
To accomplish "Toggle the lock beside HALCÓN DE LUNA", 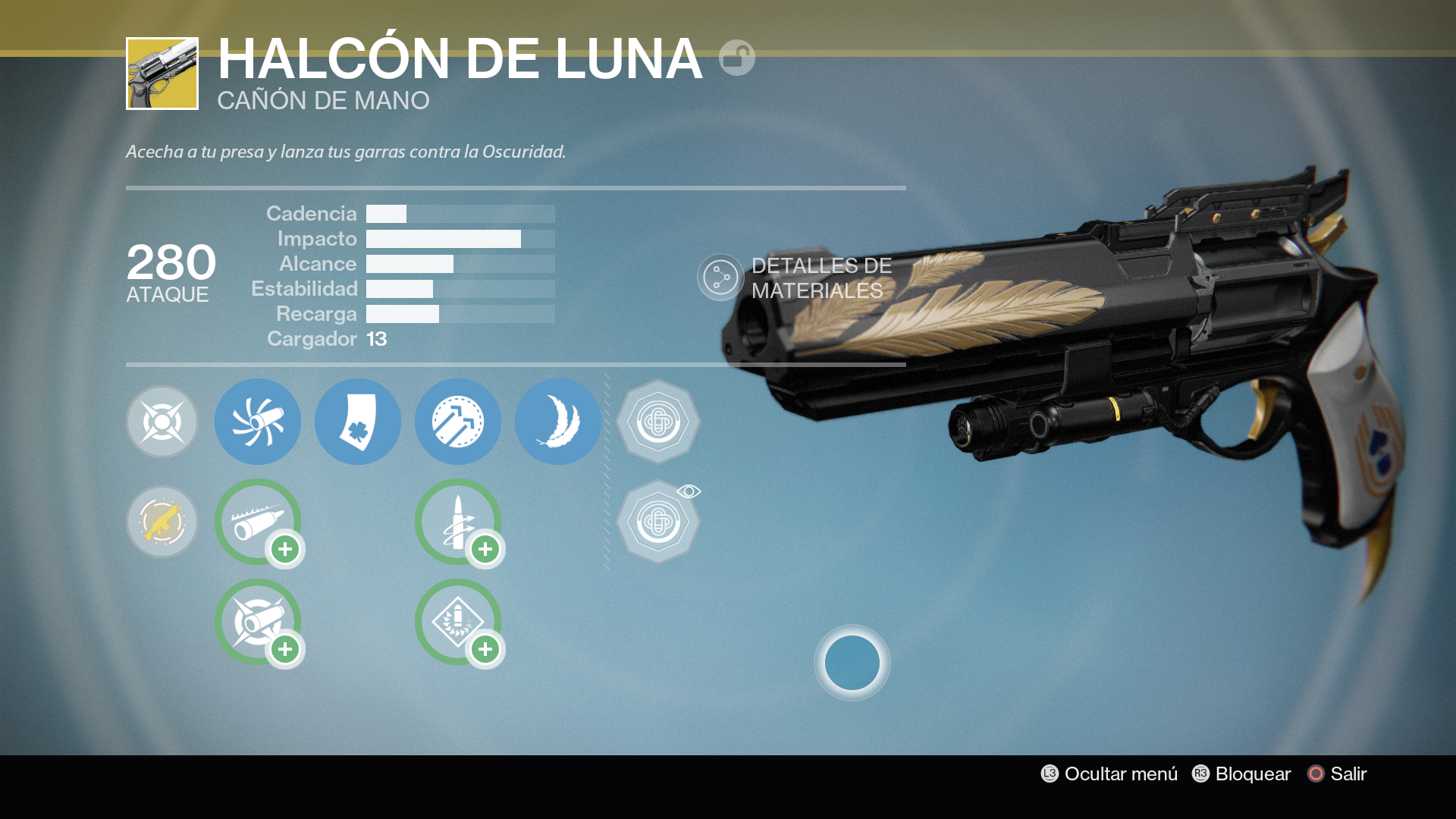I will coord(739,57).
